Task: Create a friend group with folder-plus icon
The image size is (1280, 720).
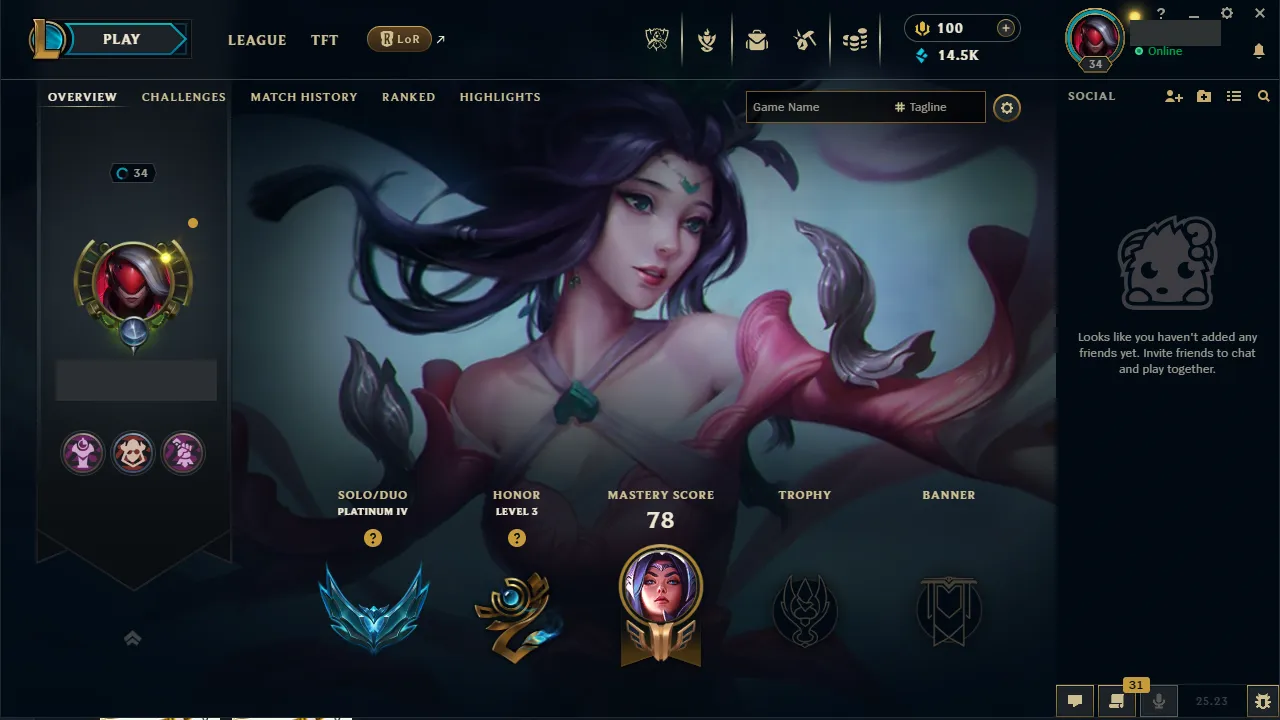Action: pyautogui.click(x=1203, y=96)
